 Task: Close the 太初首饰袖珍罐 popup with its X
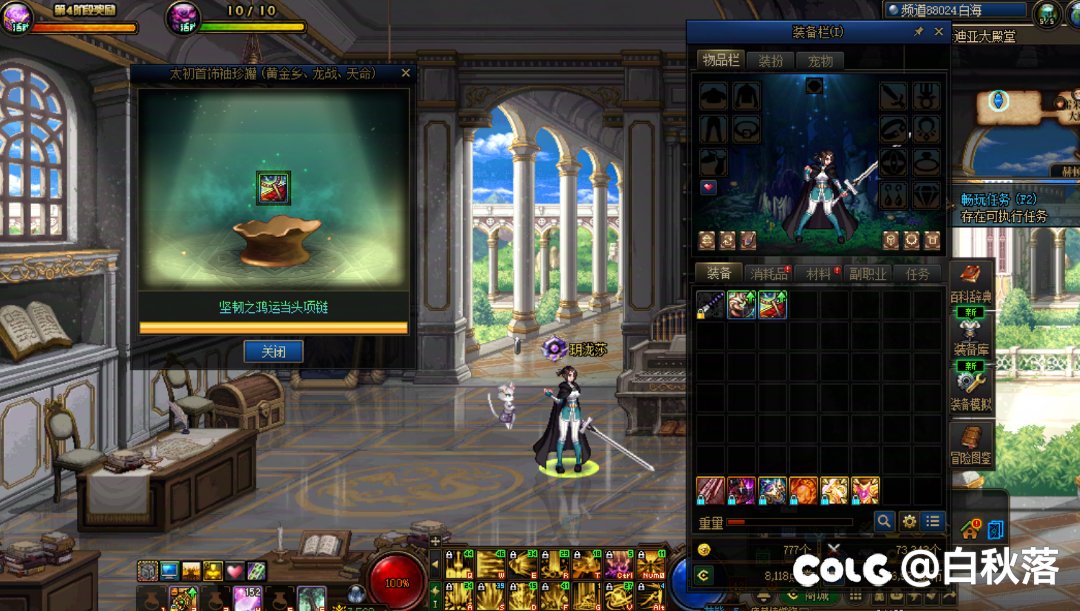pyautogui.click(x=405, y=73)
